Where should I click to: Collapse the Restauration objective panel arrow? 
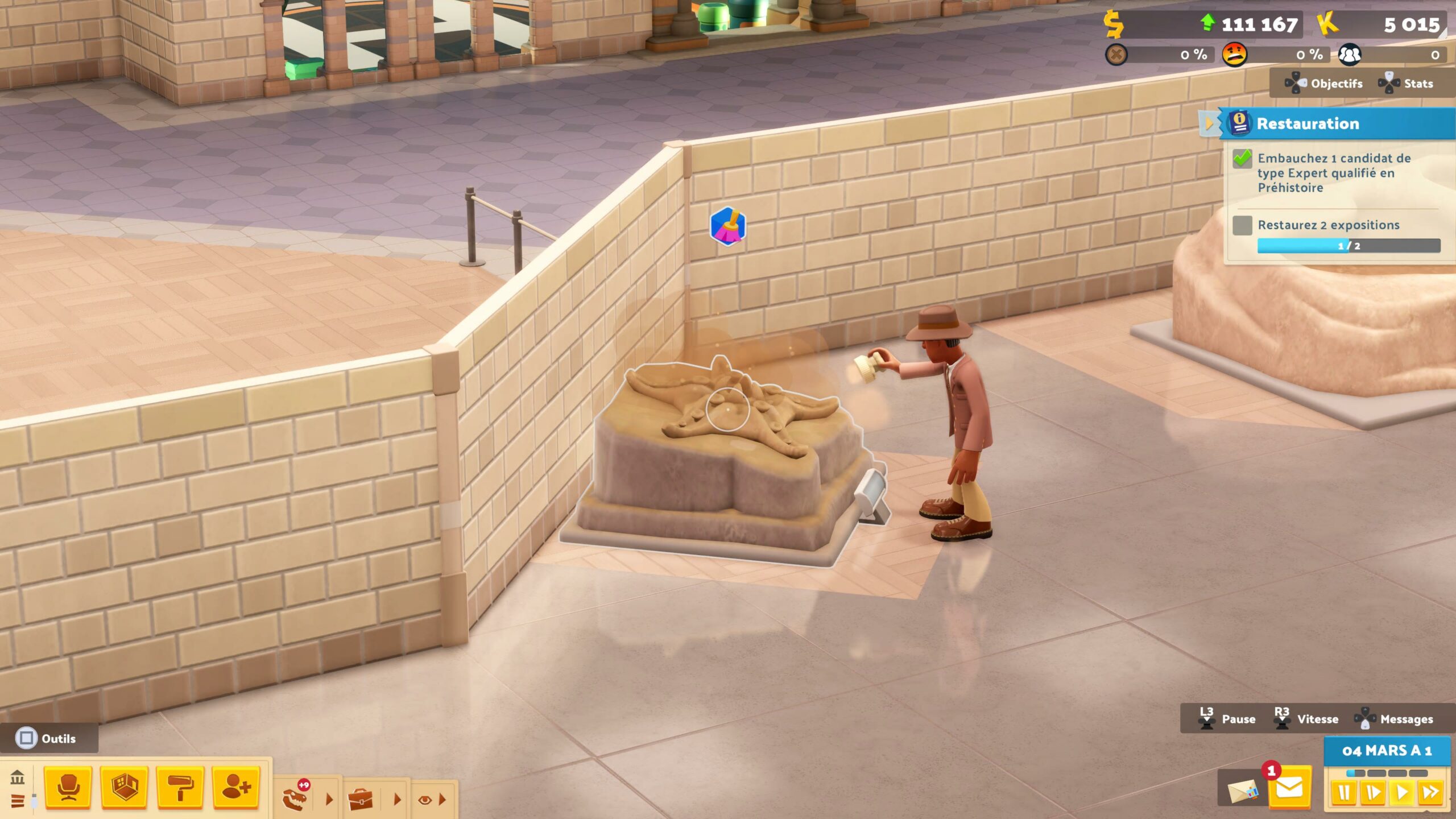coord(1208,123)
